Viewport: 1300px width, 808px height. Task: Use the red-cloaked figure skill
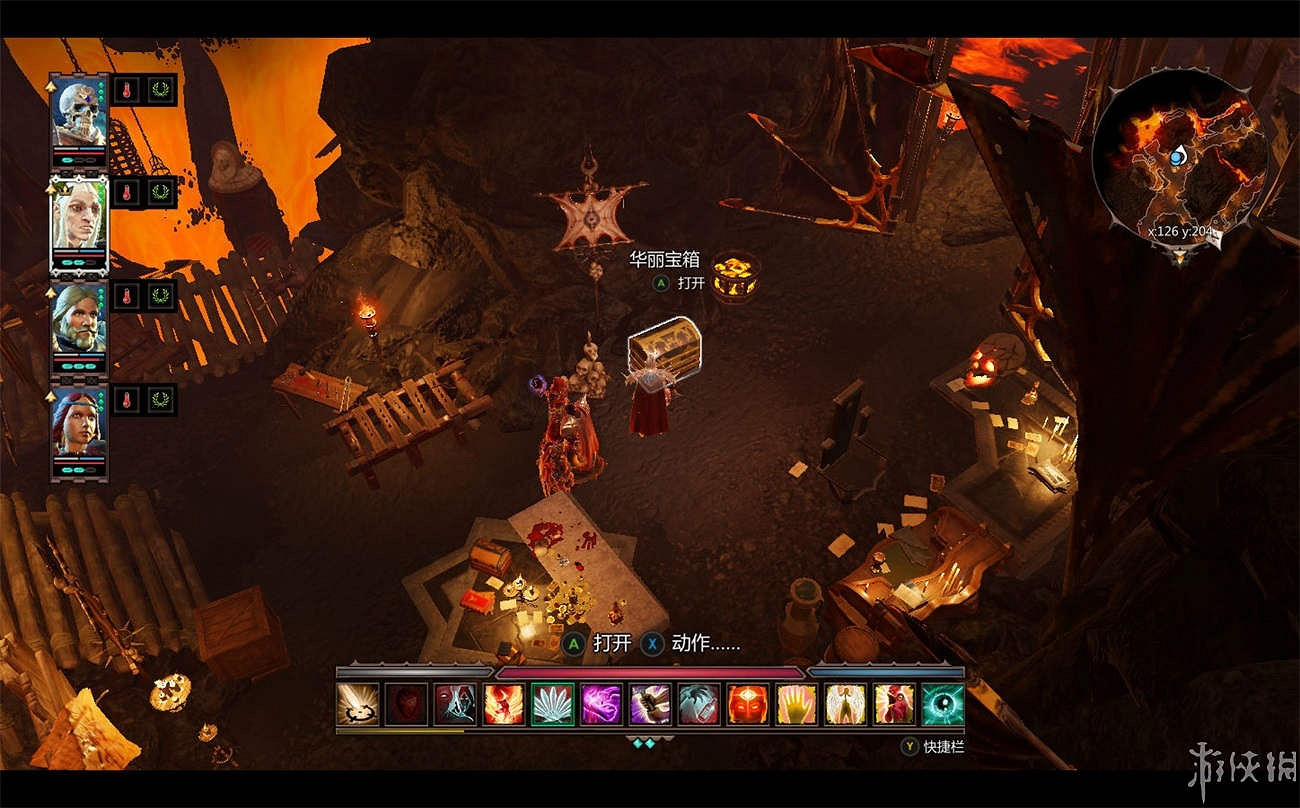point(894,704)
